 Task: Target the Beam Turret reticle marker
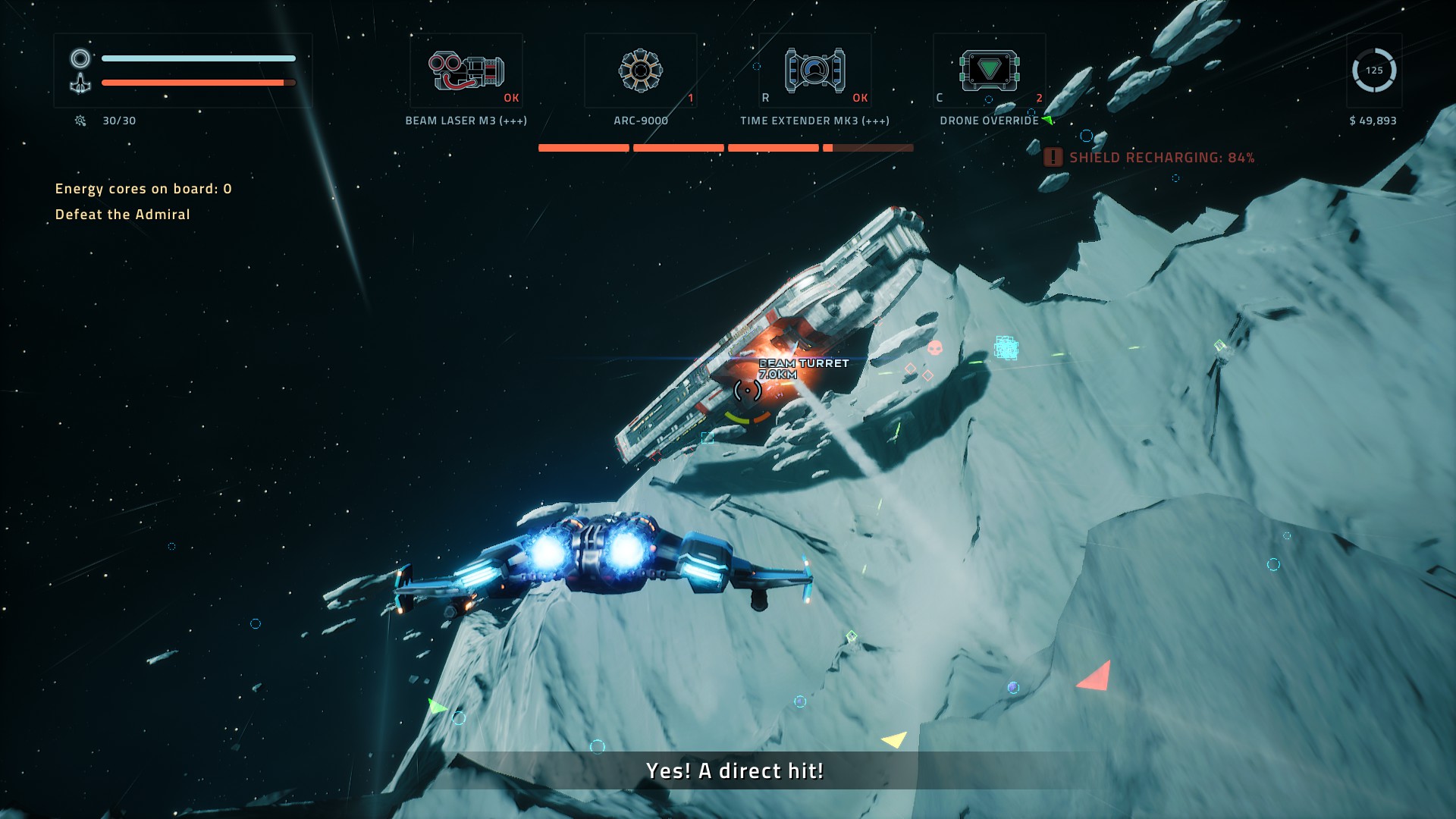pos(748,391)
